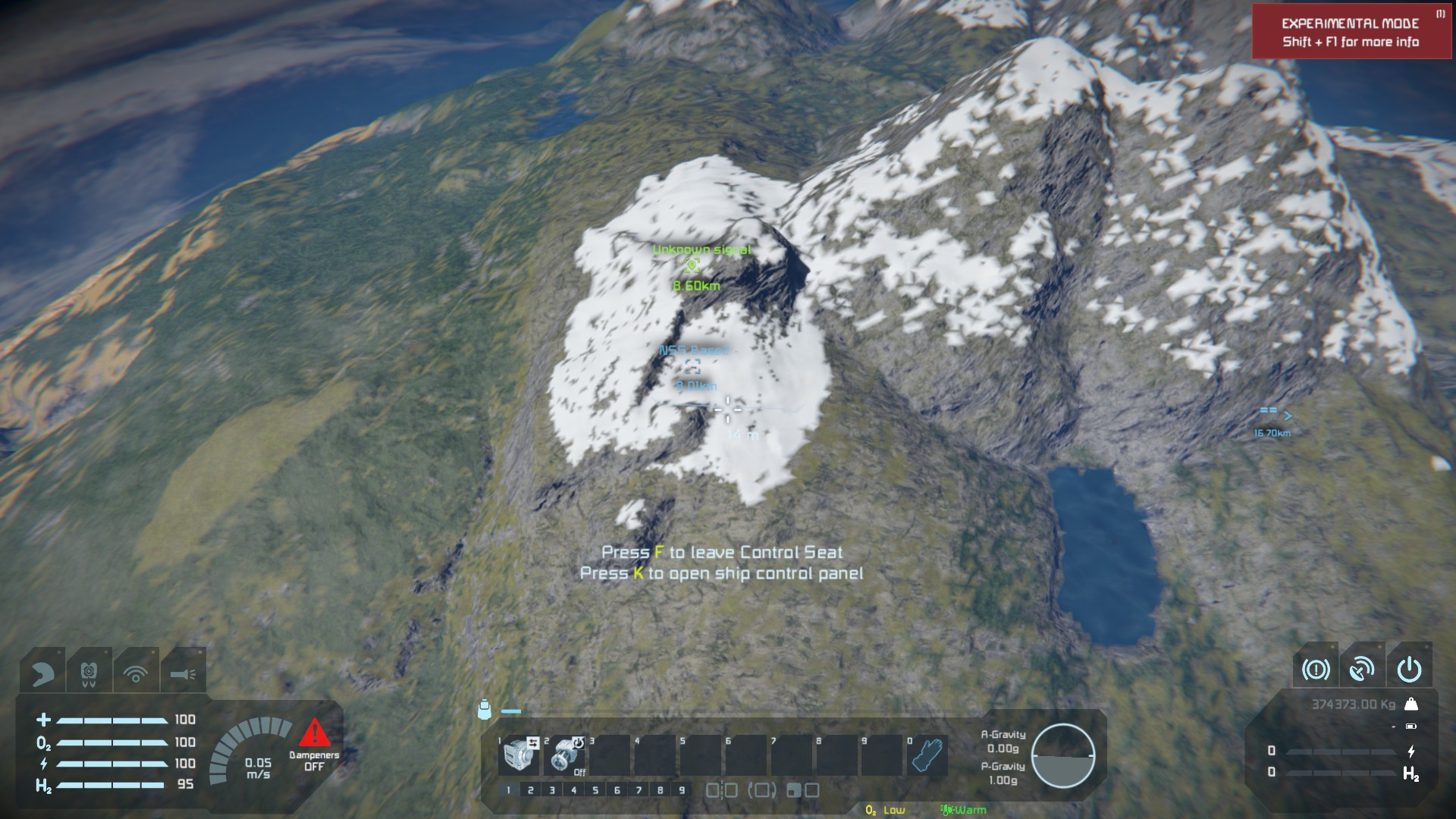Click the broadcasting signal icon
Image resolution: width=1456 pixels, height=819 pixels.
(x=136, y=673)
